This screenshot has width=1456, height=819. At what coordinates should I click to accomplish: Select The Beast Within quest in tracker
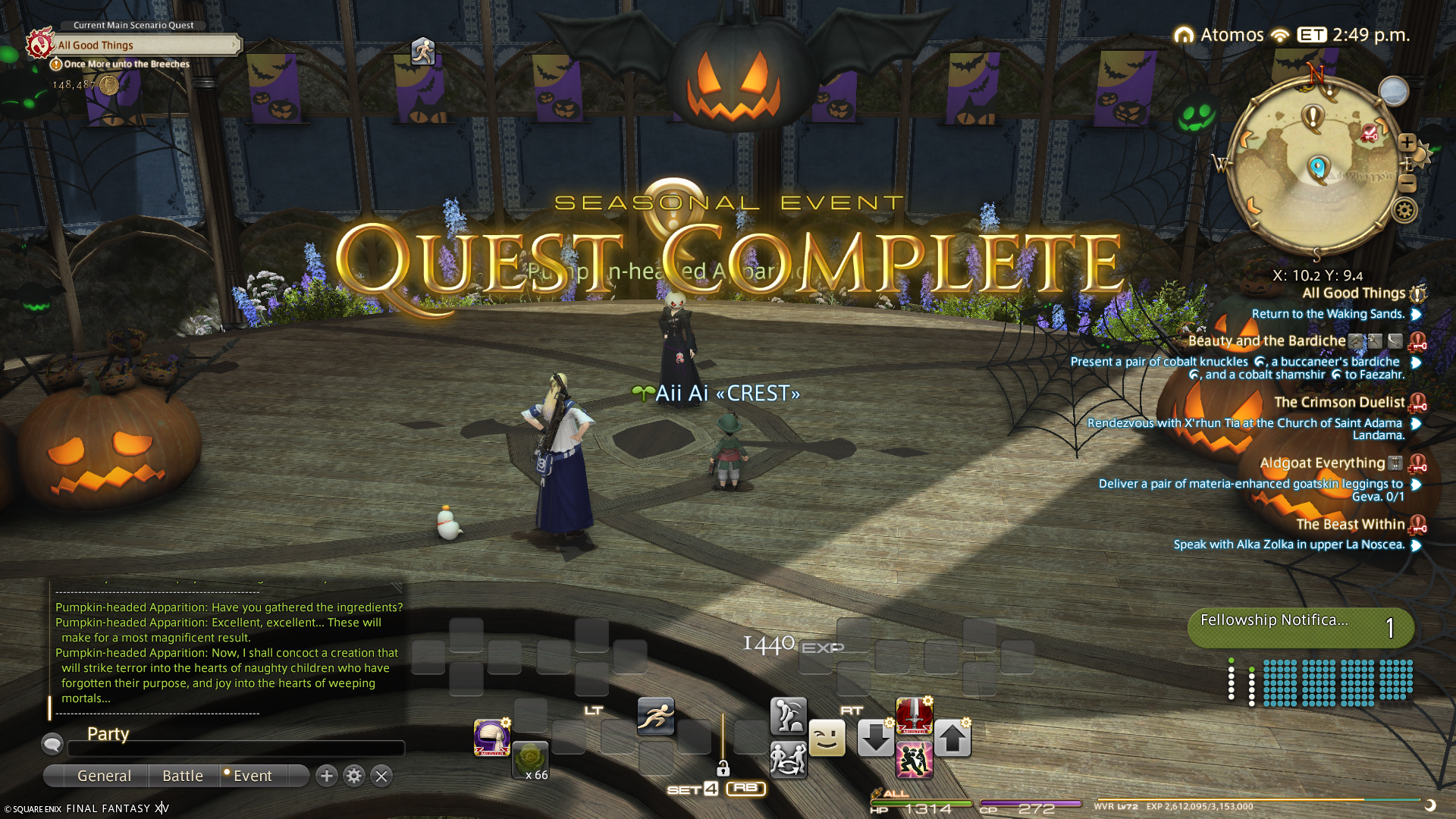pyautogui.click(x=1350, y=524)
